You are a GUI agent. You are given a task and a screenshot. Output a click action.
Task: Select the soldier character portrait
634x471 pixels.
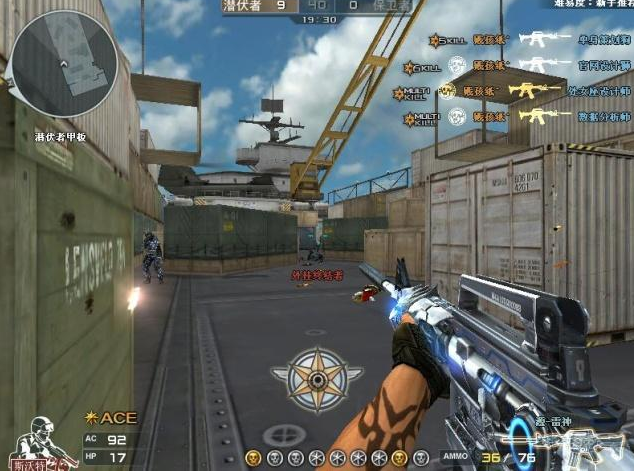click(41, 443)
